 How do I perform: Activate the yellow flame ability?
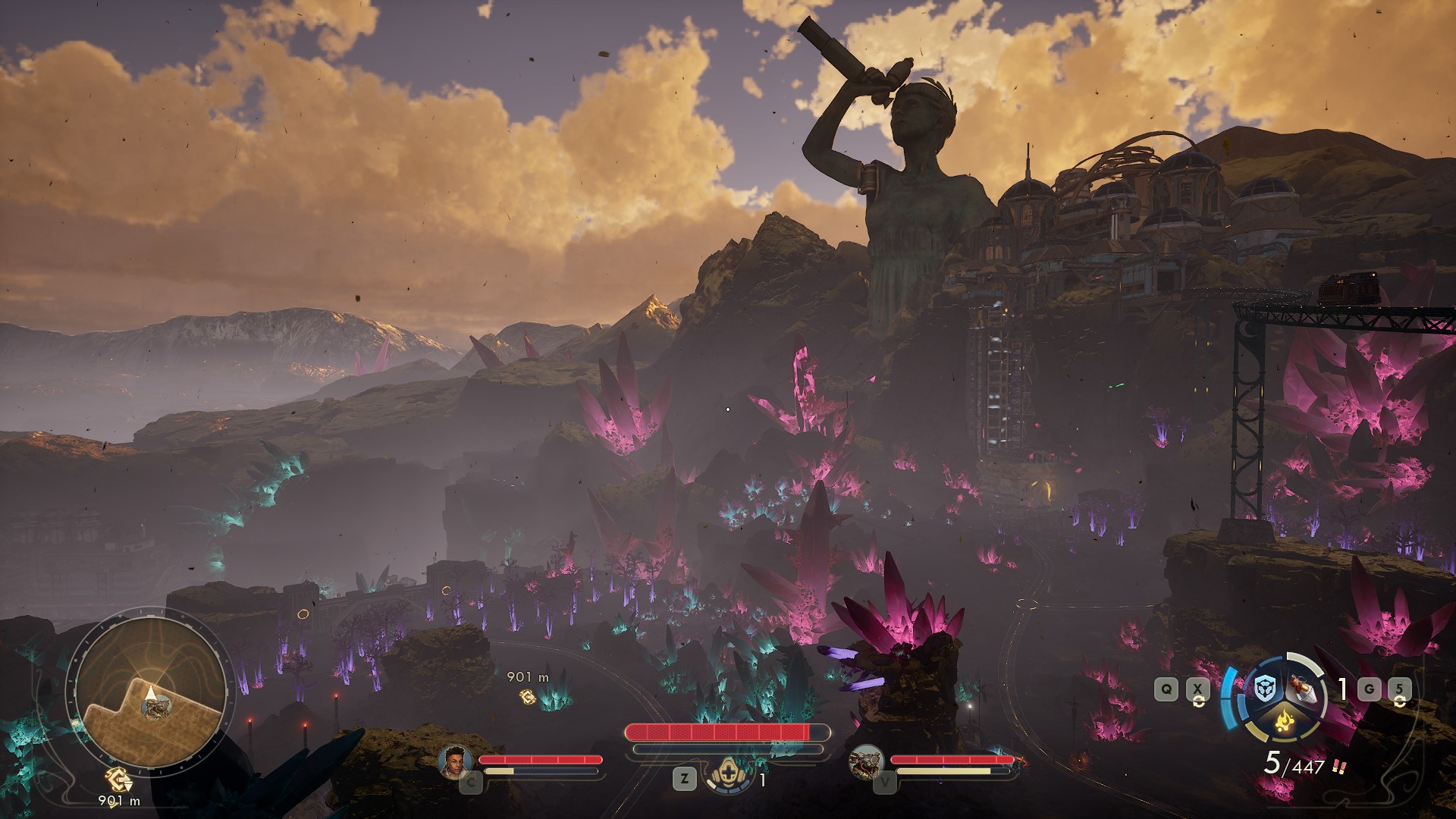1281,720
